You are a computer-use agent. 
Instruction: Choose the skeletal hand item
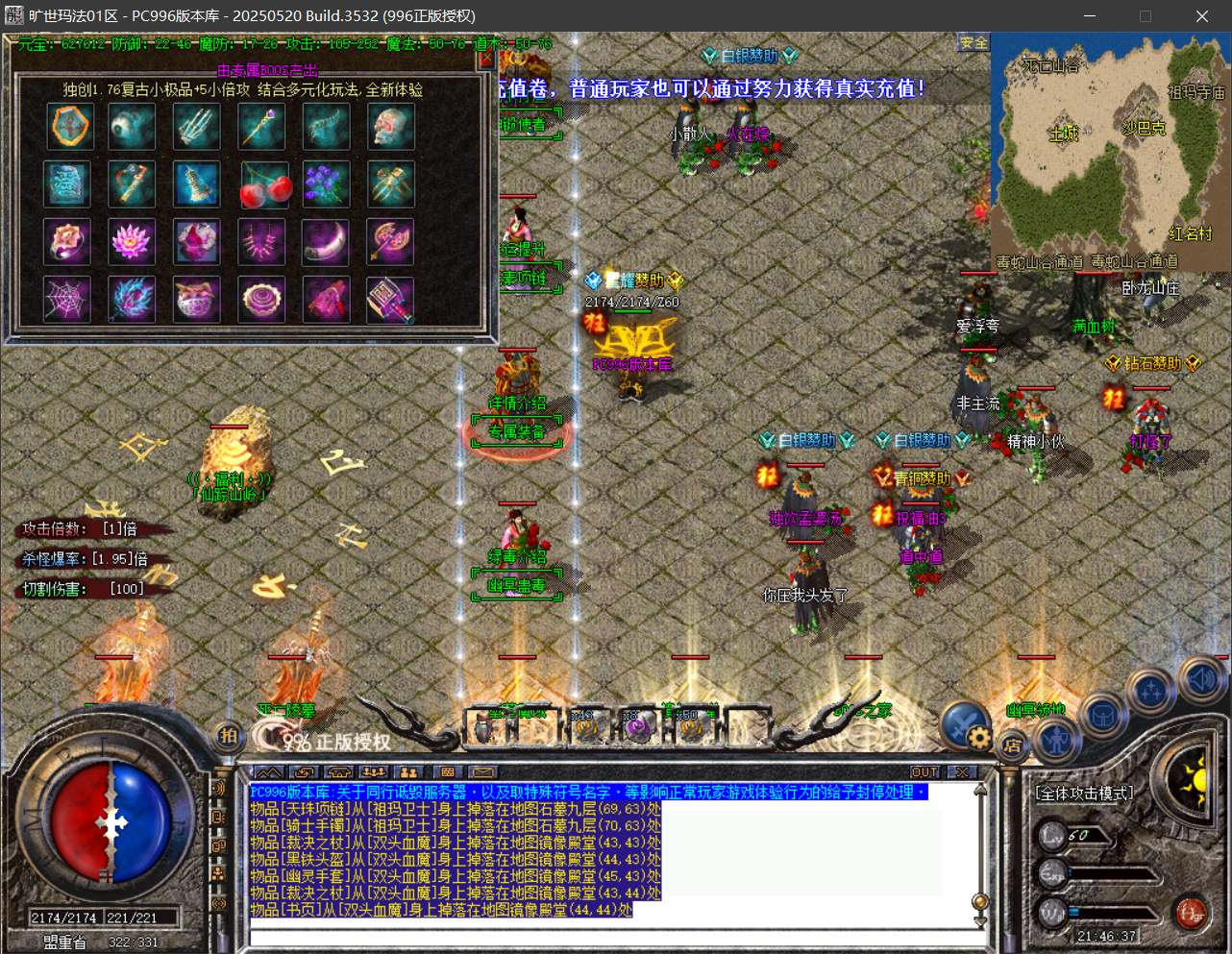[196, 126]
